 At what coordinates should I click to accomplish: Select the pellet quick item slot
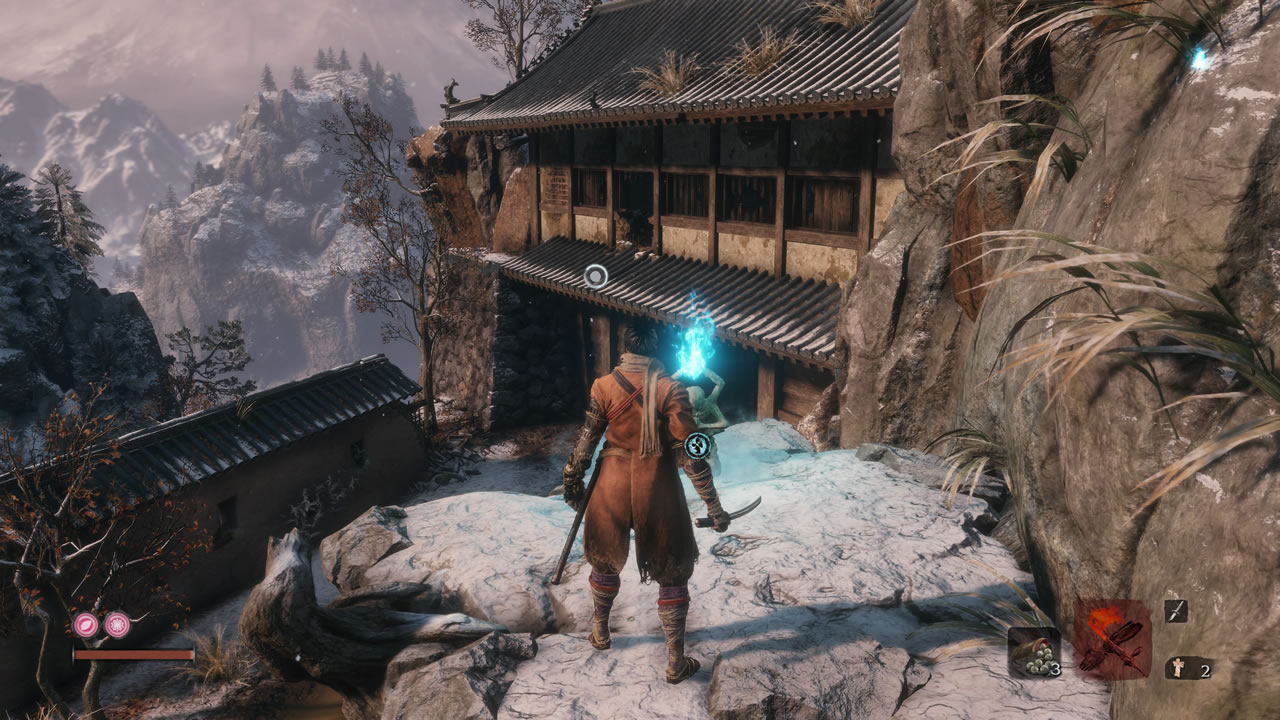(x=1033, y=652)
